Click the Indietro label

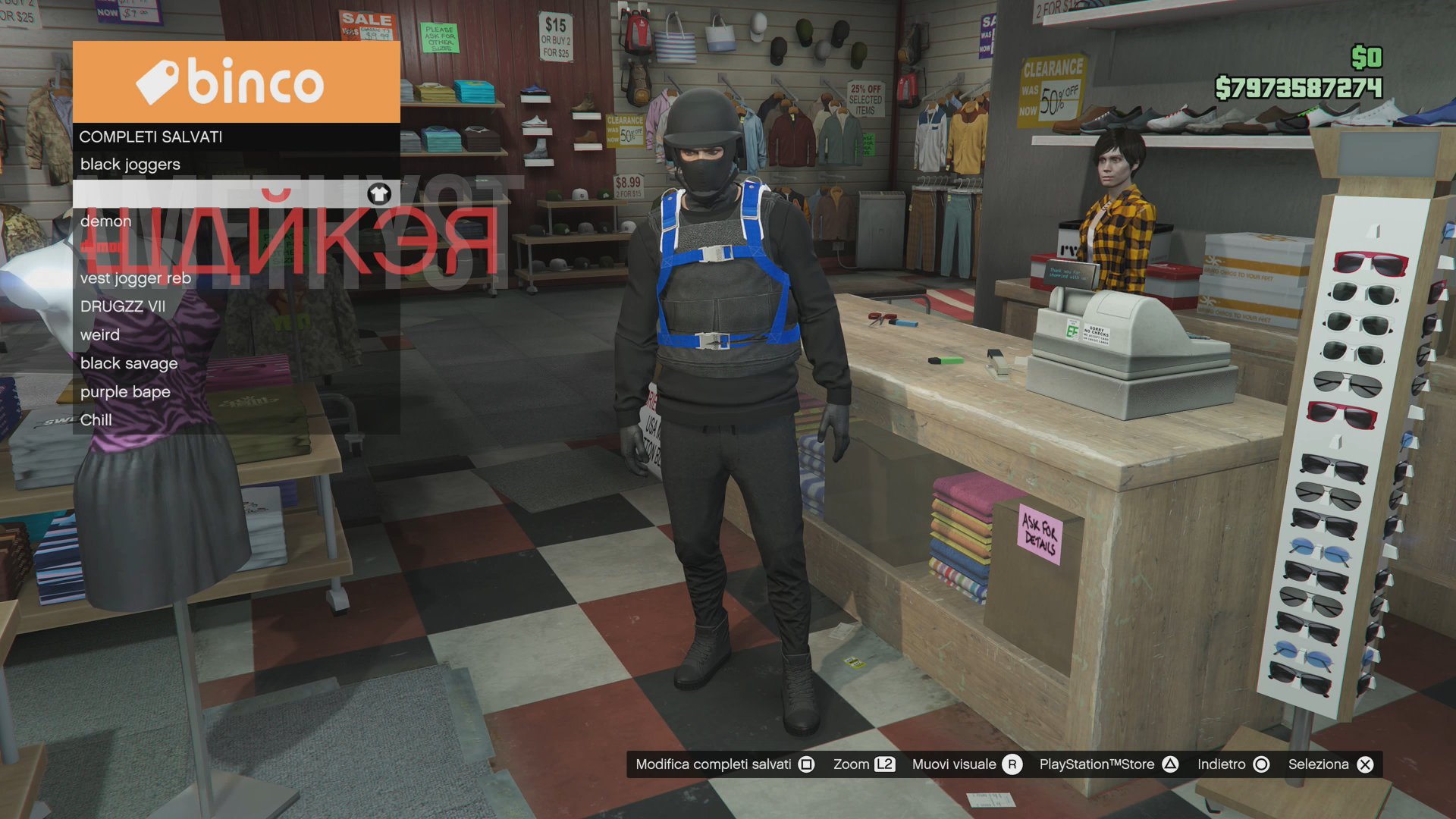pos(1221,764)
